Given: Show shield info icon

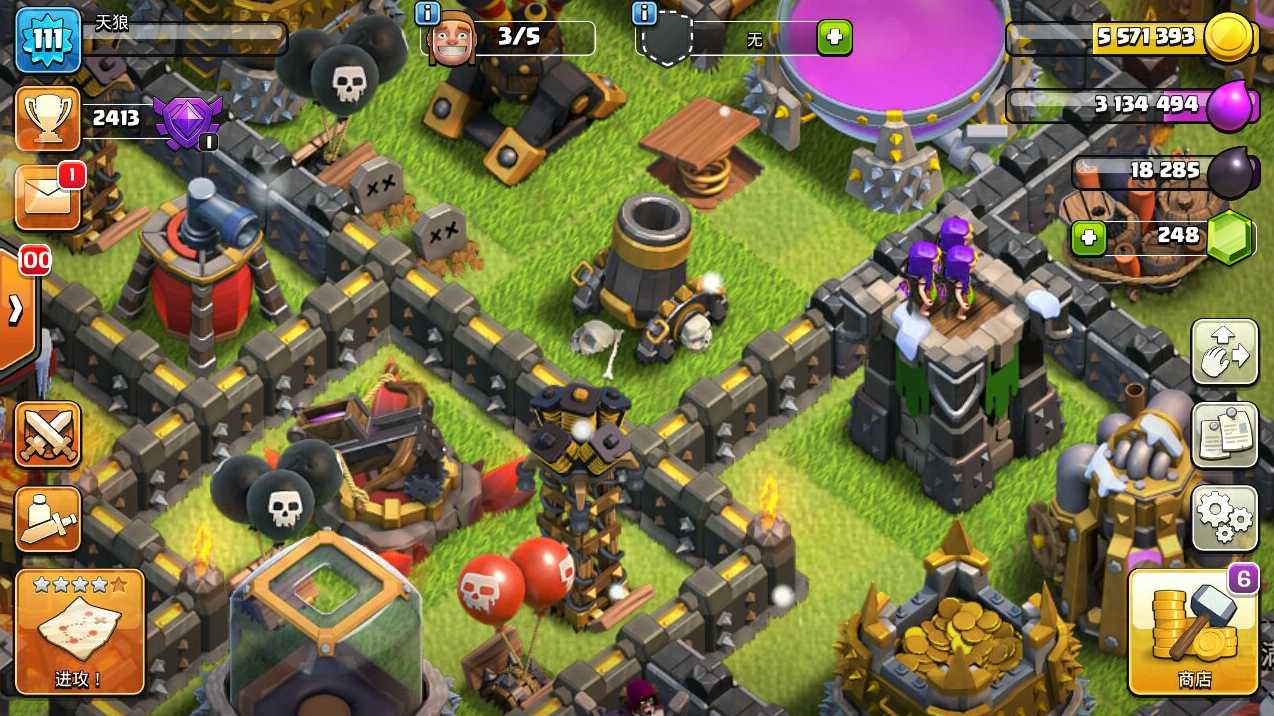Looking at the screenshot, I should tap(644, 13).
